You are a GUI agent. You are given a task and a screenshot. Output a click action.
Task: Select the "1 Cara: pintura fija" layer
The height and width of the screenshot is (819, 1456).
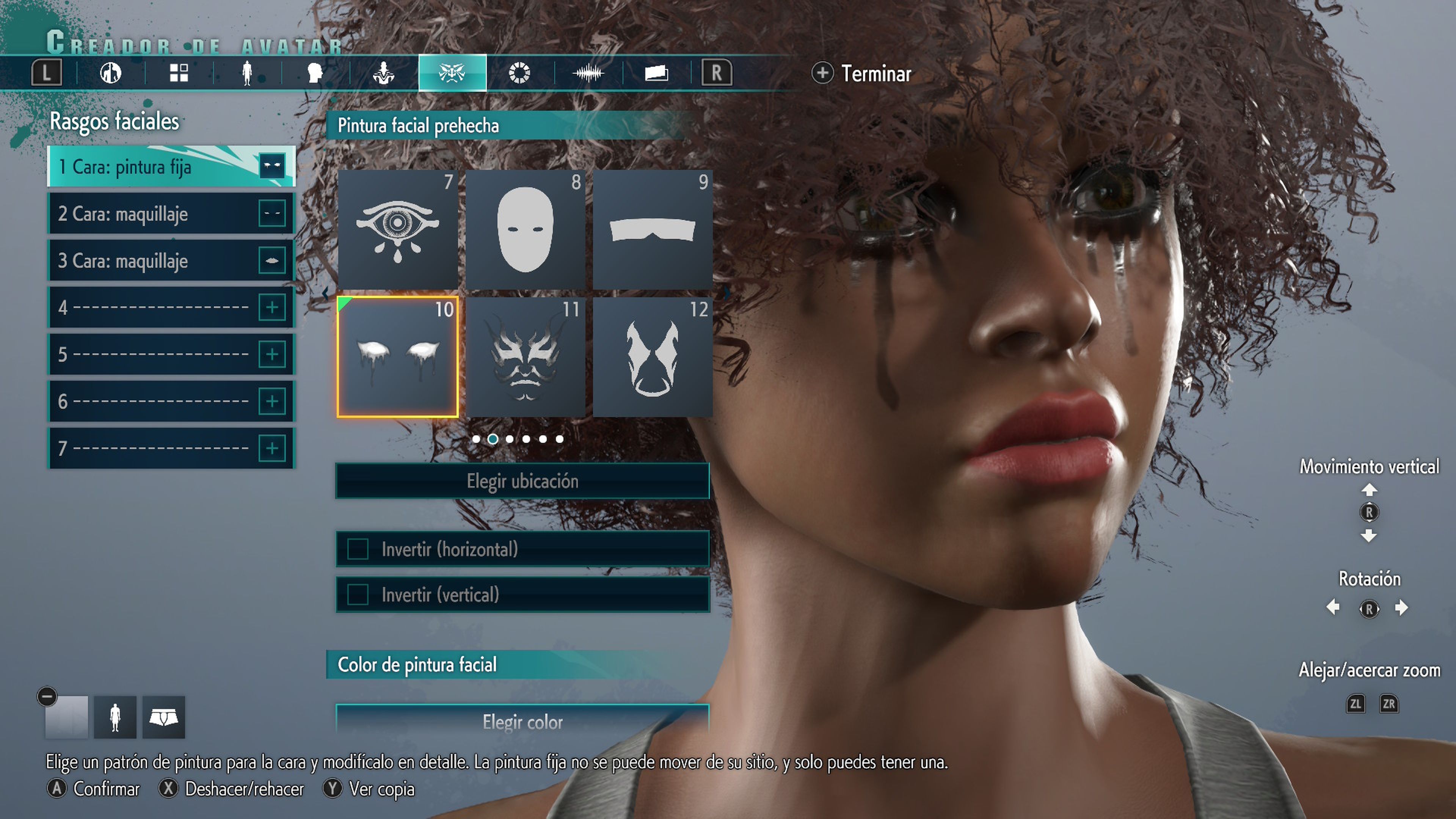point(169,167)
